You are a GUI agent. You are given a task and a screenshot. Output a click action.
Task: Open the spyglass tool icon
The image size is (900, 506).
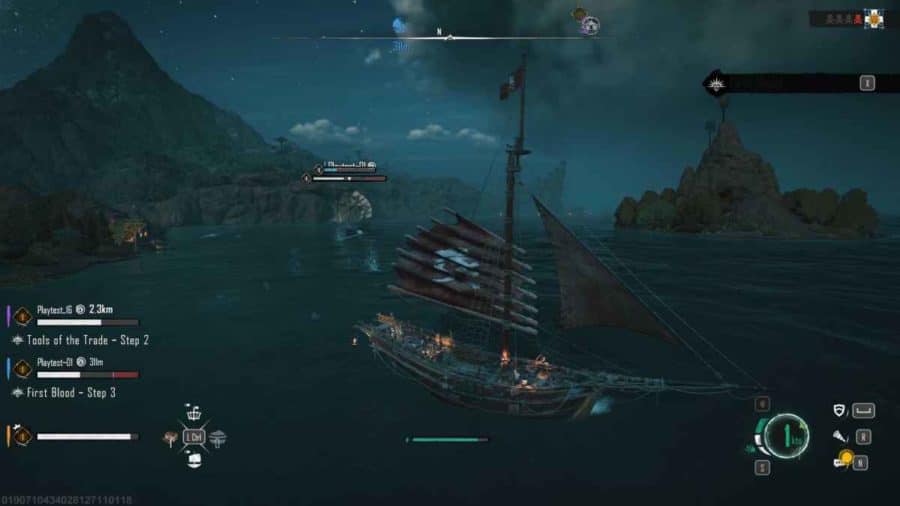pos(840,437)
